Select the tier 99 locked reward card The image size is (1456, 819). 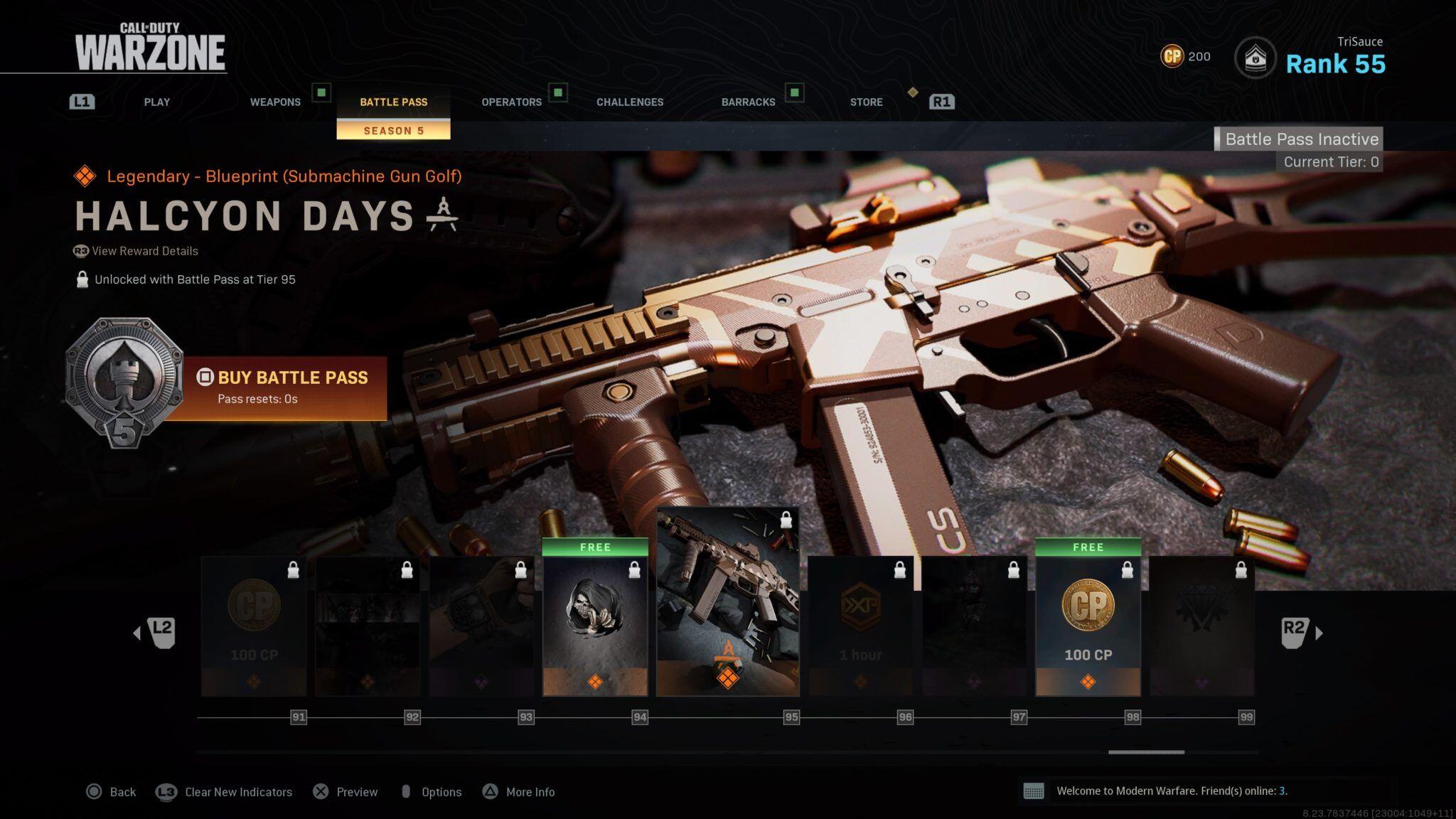[1201, 626]
